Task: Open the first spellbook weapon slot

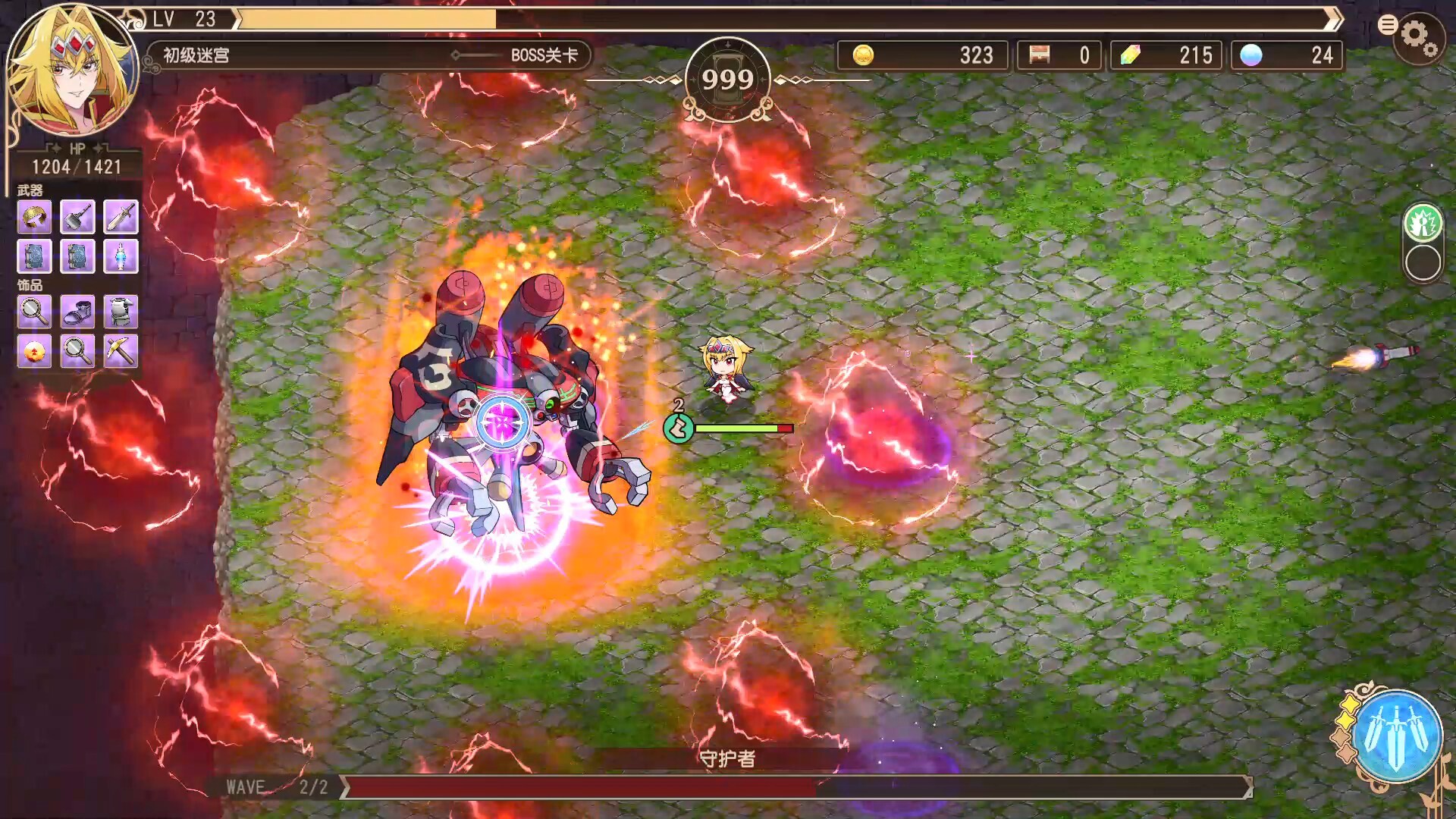Action: [33, 256]
